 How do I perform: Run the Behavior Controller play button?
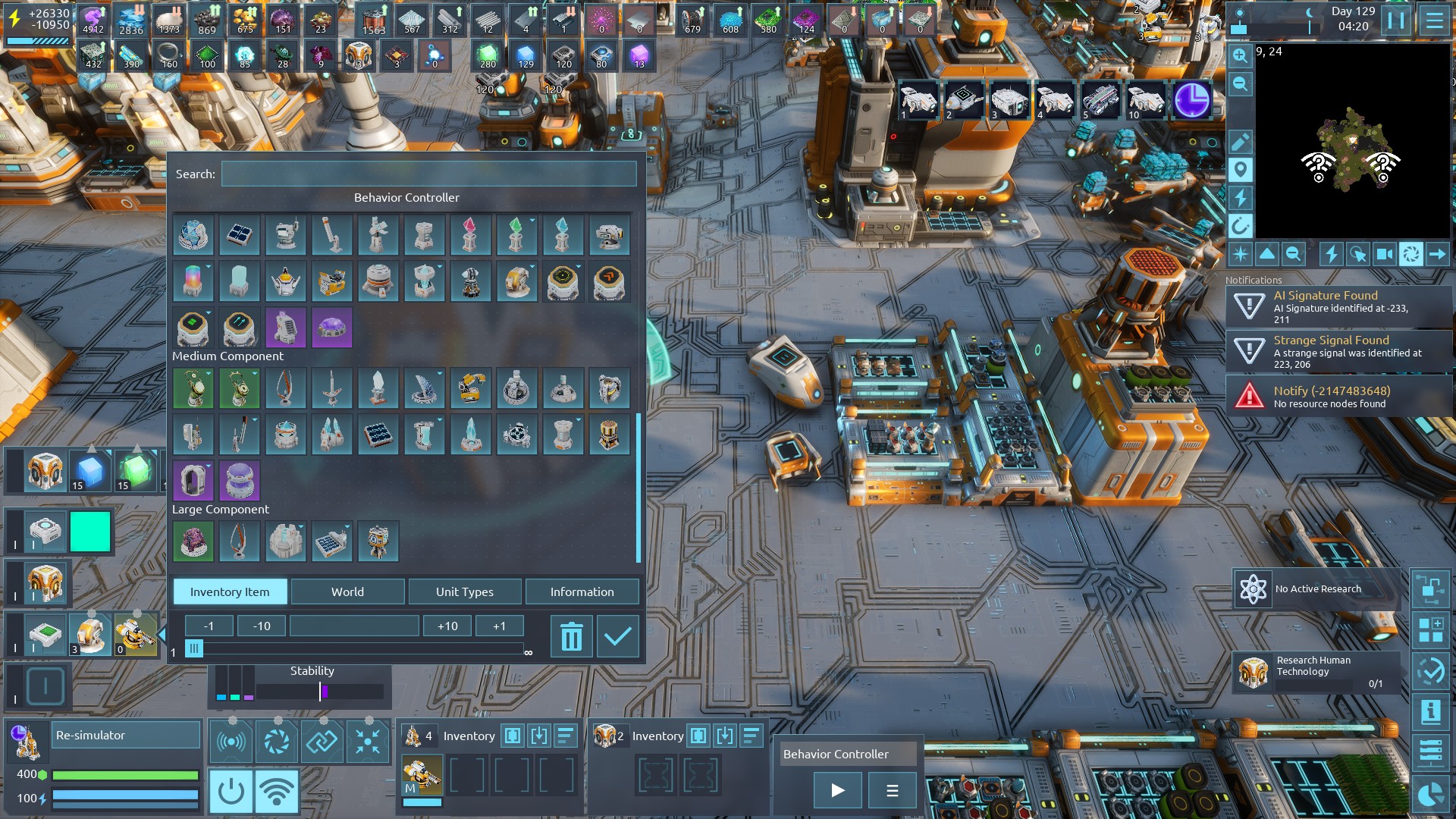(x=837, y=790)
